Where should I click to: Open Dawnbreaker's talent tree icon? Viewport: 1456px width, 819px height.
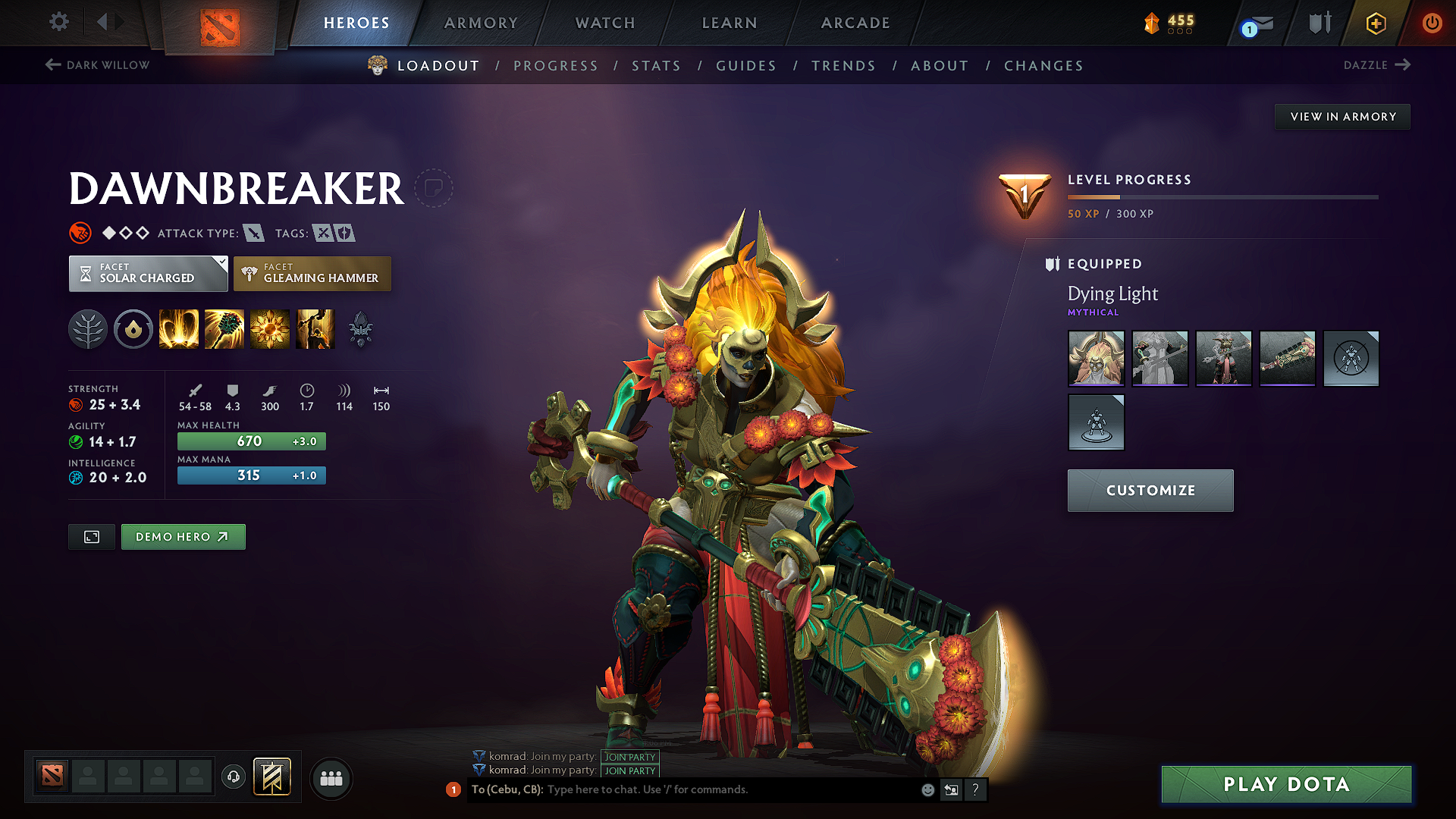point(88,329)
